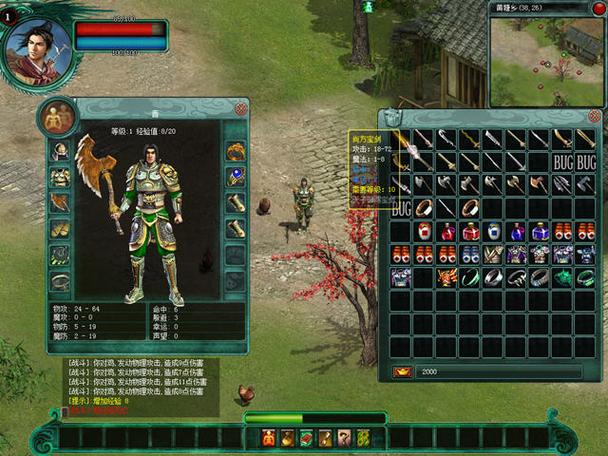Select the equipped gold necklace slot
Screen dimensions: 608x456
coord(236,152)
